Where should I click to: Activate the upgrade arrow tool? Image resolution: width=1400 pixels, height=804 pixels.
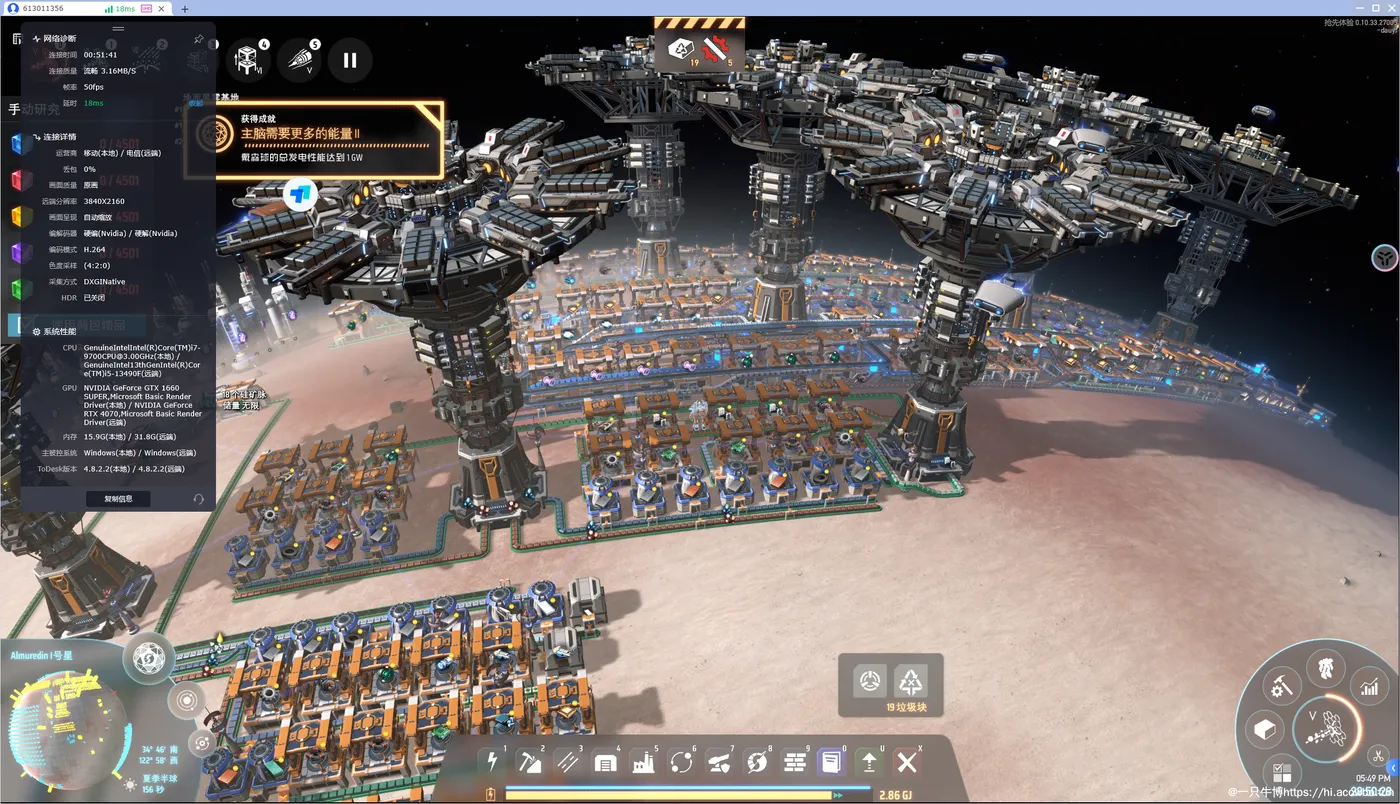pyautogui.click(x=870, y=763)
